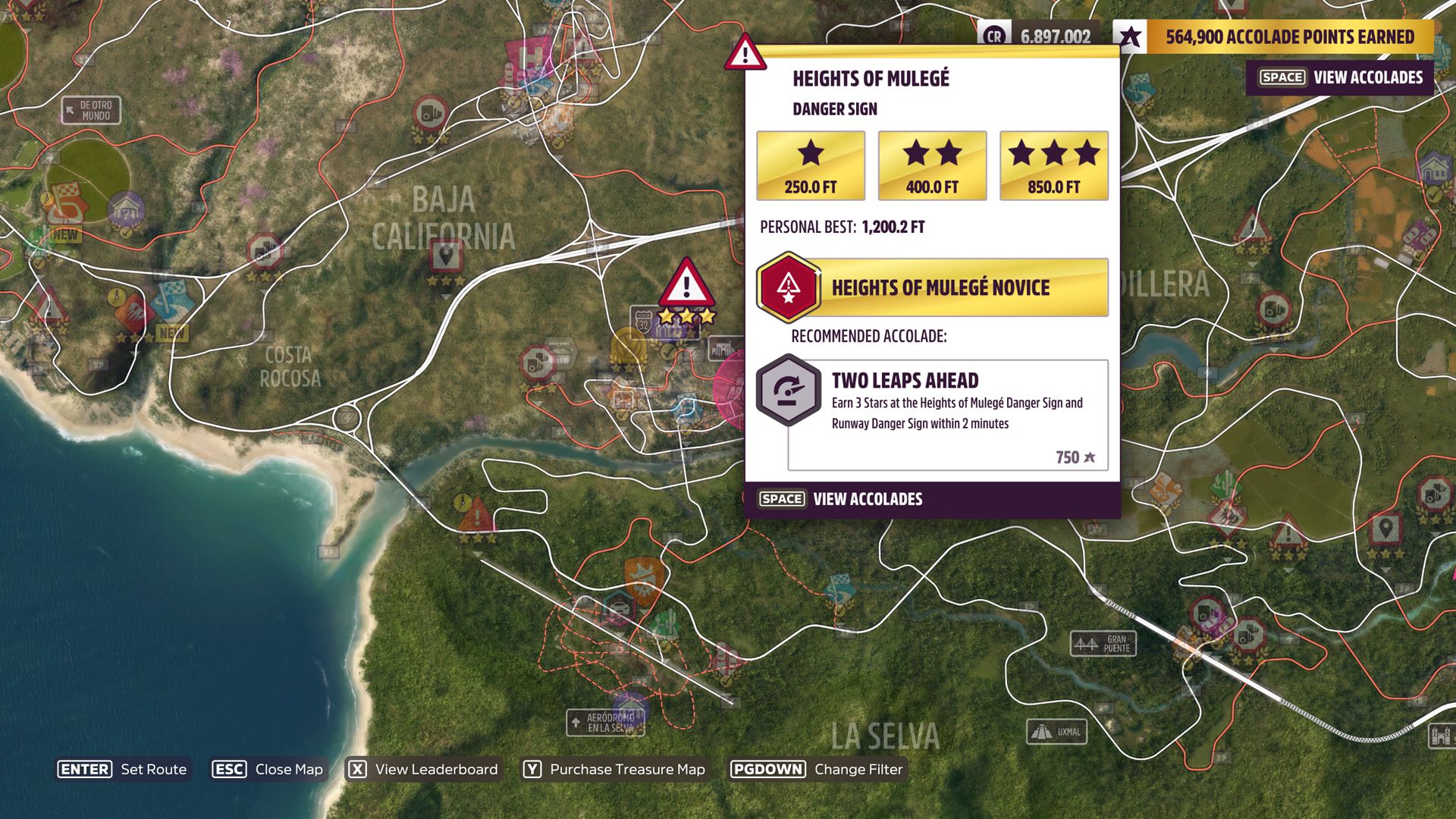Choose View Accolades at the popup bottom

[842, 499]
